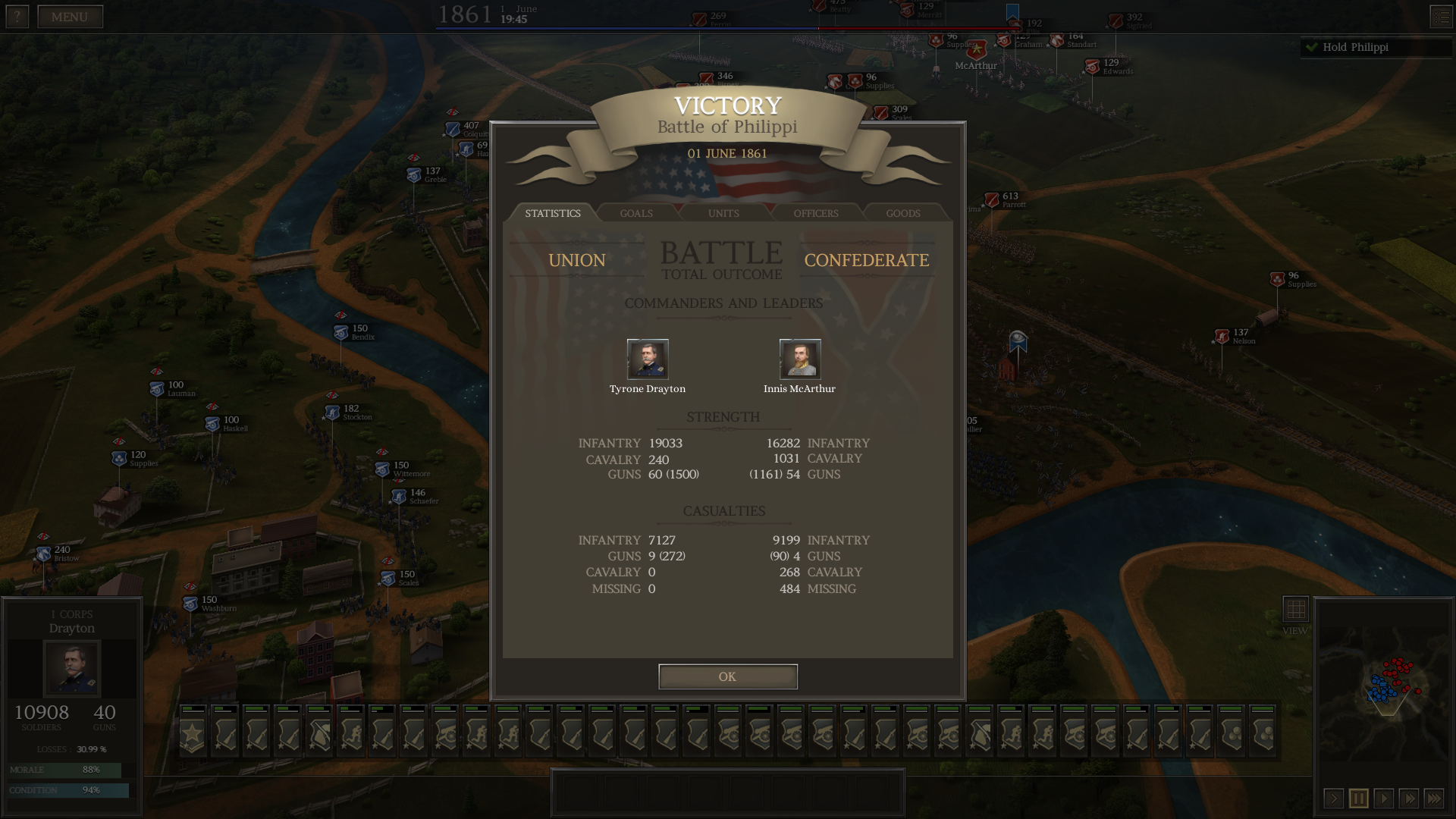Click Tyrone Drayton's portrait in the results
This screenshot has width=1456, height=819.
click(x=648, y=359)
